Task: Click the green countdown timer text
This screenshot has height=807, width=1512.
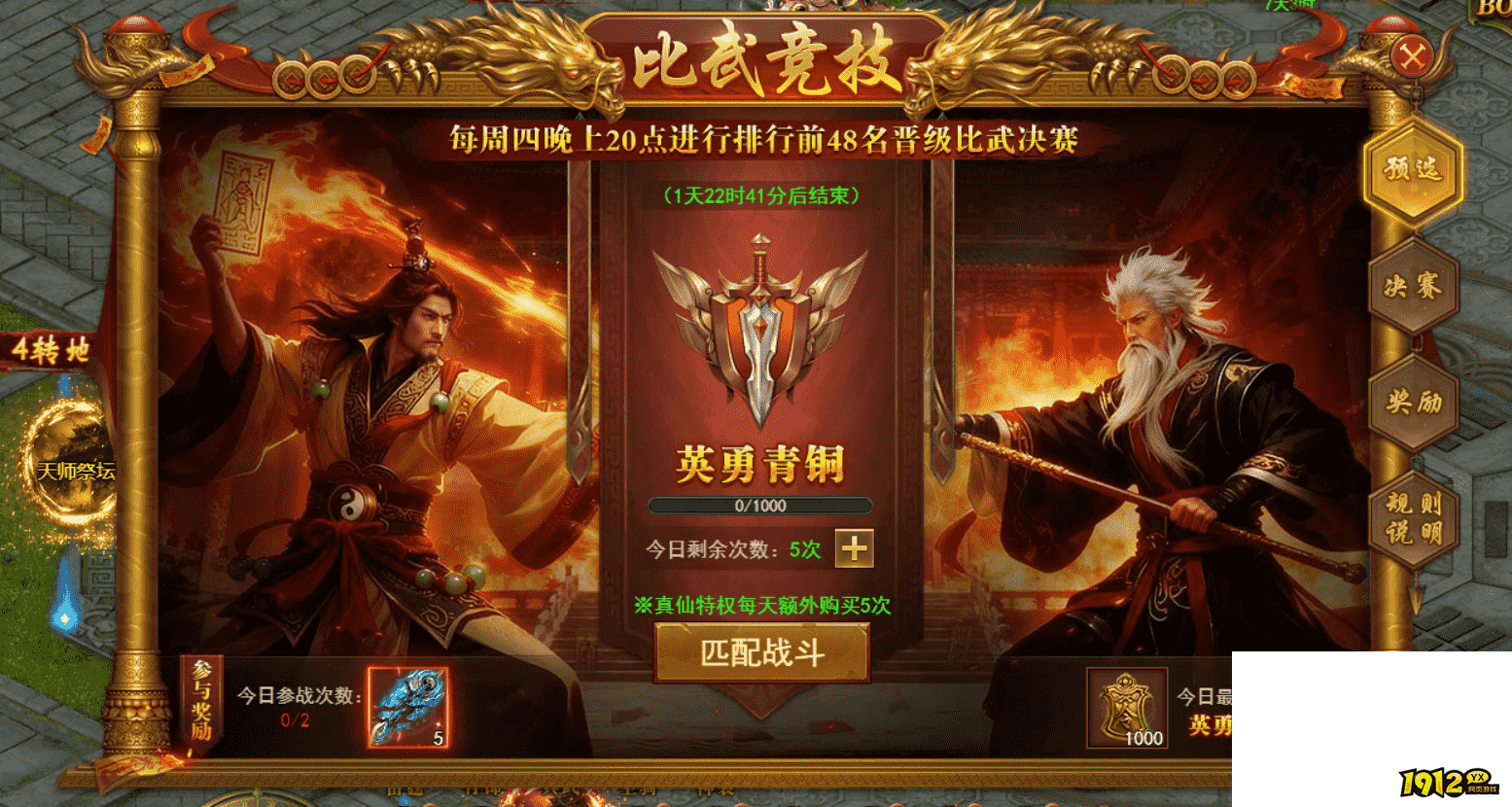Action: [x=761, y=198]
